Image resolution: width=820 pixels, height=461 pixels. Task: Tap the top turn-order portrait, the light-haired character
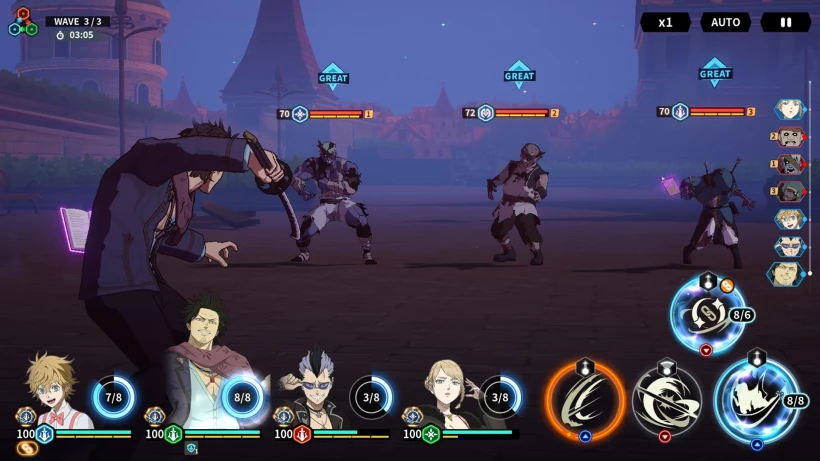(x=789, y=108)
